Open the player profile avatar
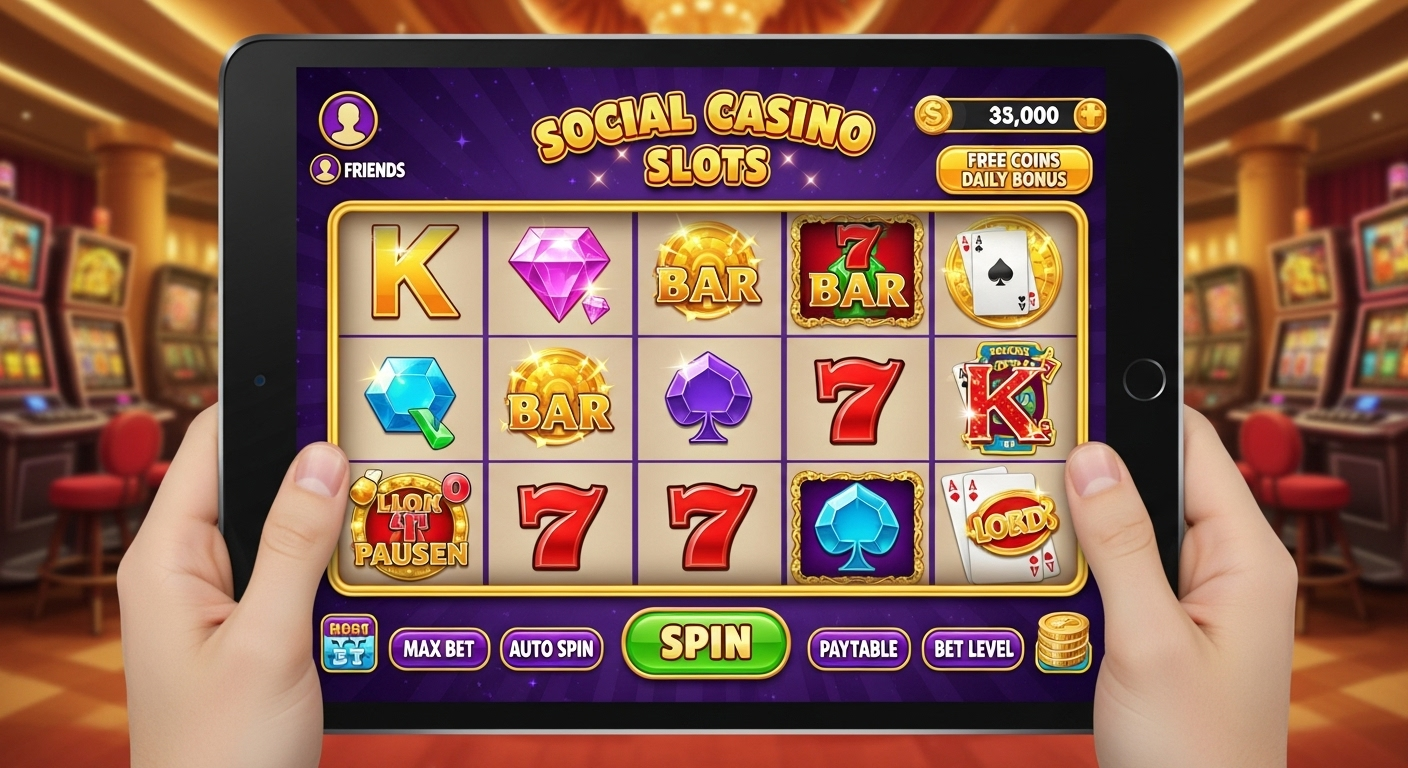This screenshot has height=768, width=1408. (x=347, y=120)
